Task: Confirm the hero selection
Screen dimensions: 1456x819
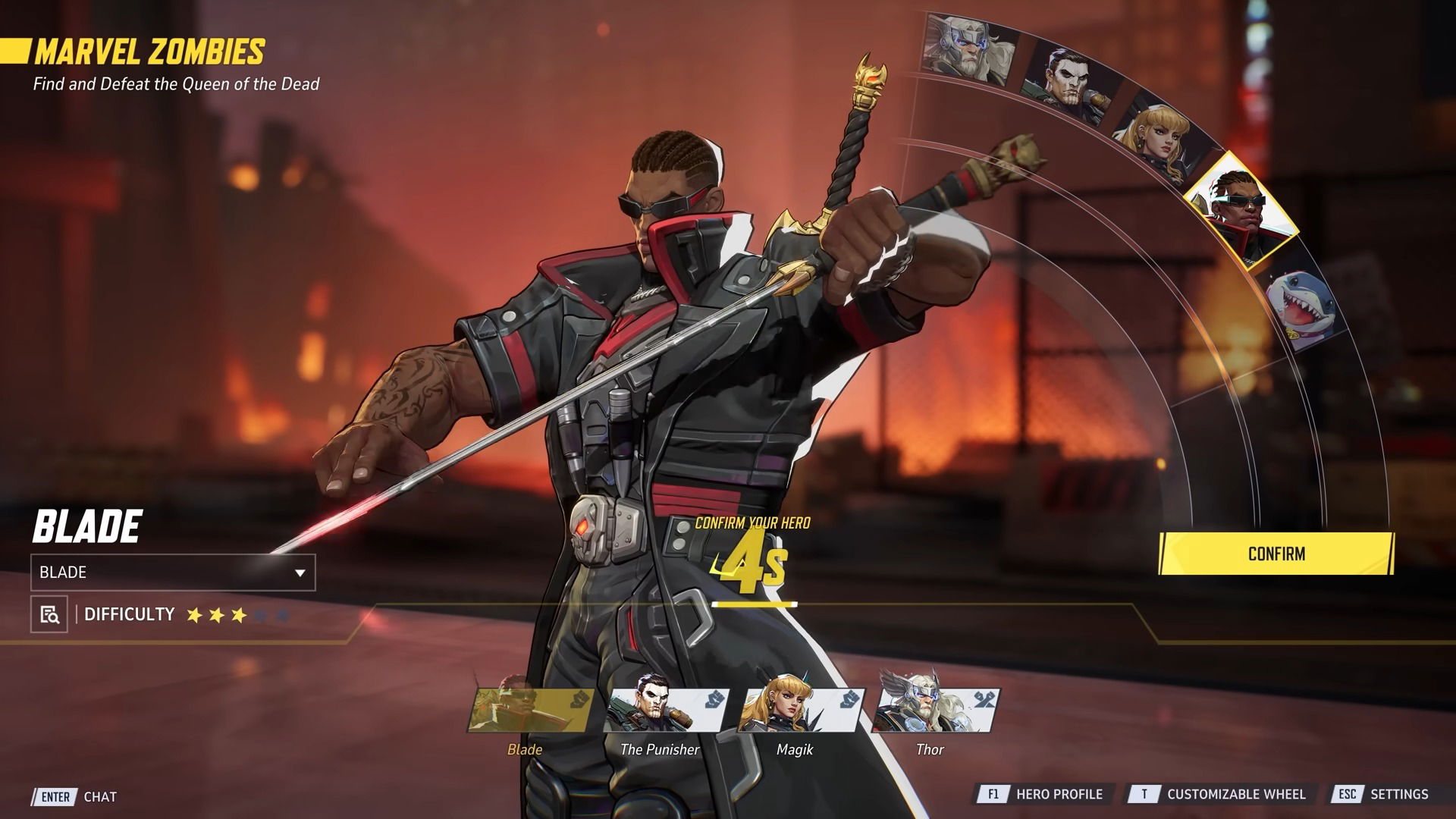Action: coord(1276,554)
